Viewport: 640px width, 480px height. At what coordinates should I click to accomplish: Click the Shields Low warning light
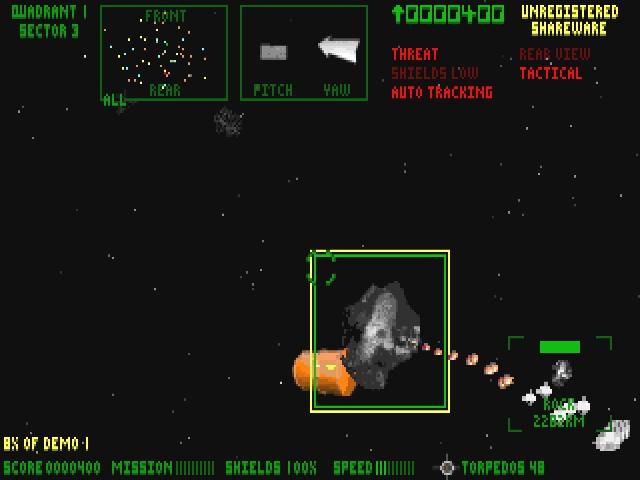coord(435,73)
